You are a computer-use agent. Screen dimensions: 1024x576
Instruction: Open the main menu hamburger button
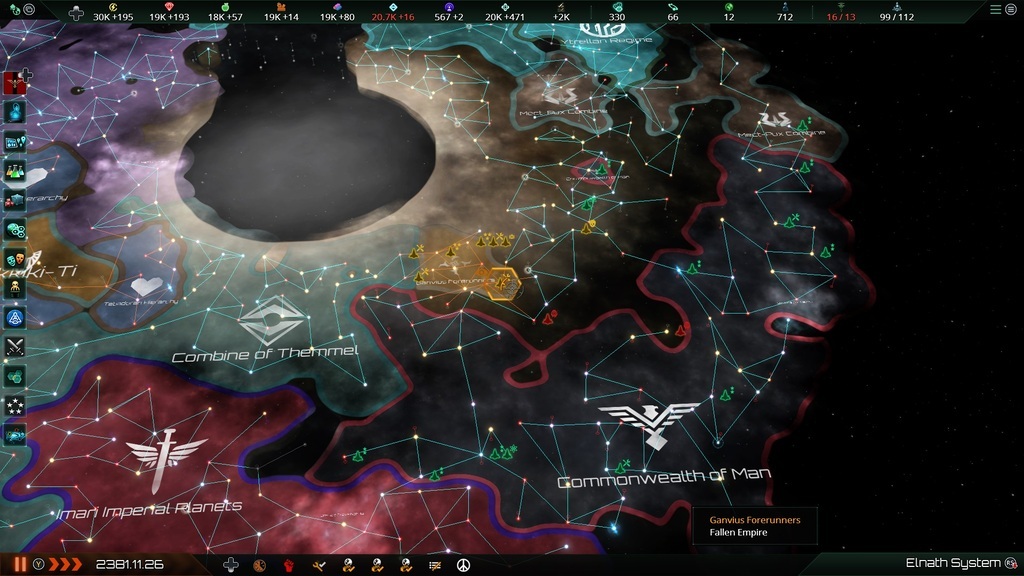(995, 9)
